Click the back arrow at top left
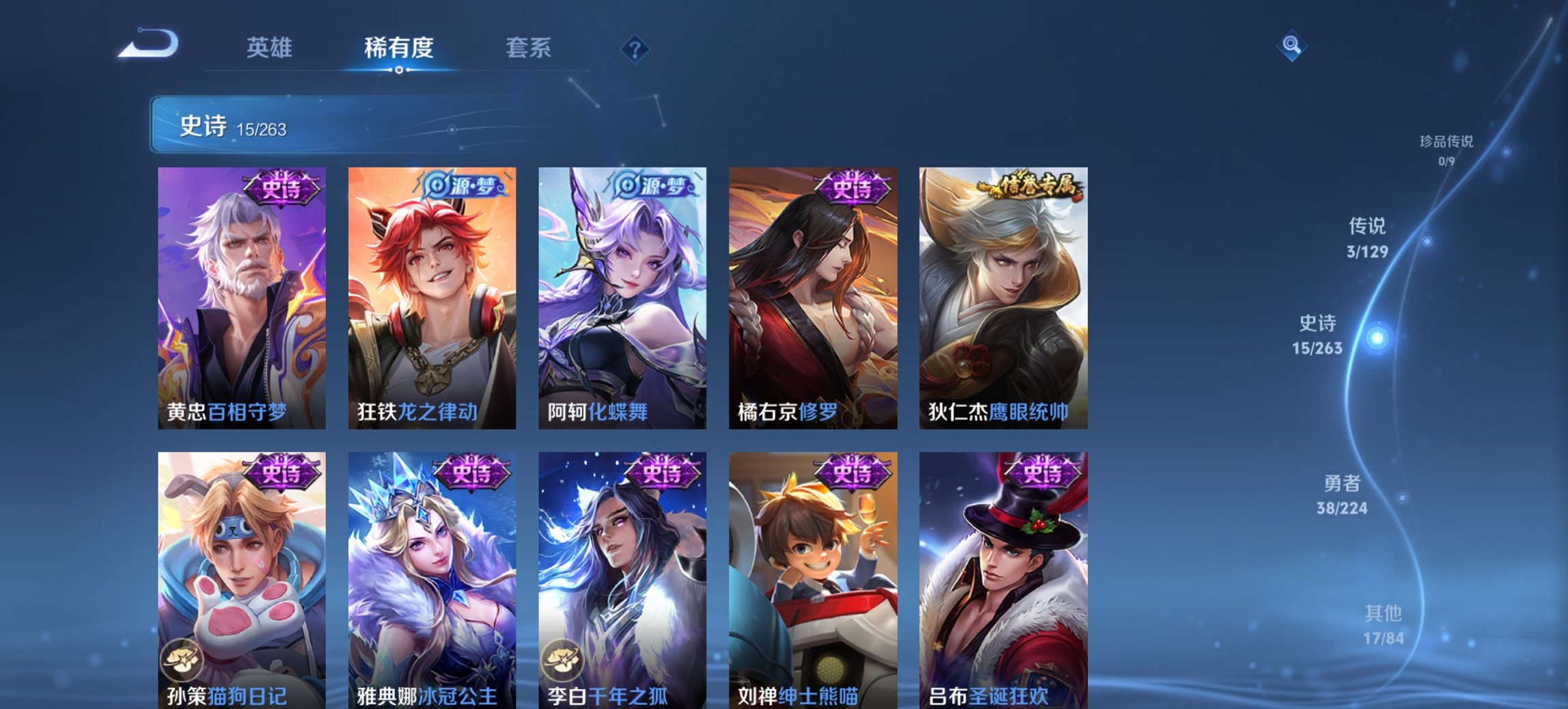Image resolution: width=1568 pixels, height=709 pixels. pos(147,44)
